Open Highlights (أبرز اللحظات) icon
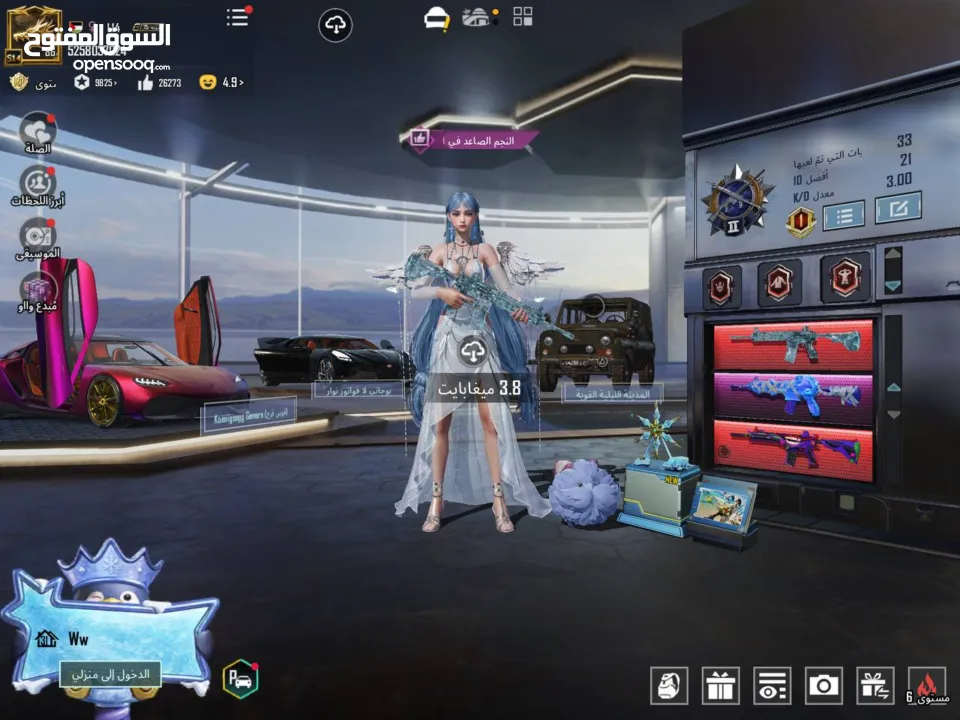The width and height of the screenshot is (960, 720). coord(38,185)
